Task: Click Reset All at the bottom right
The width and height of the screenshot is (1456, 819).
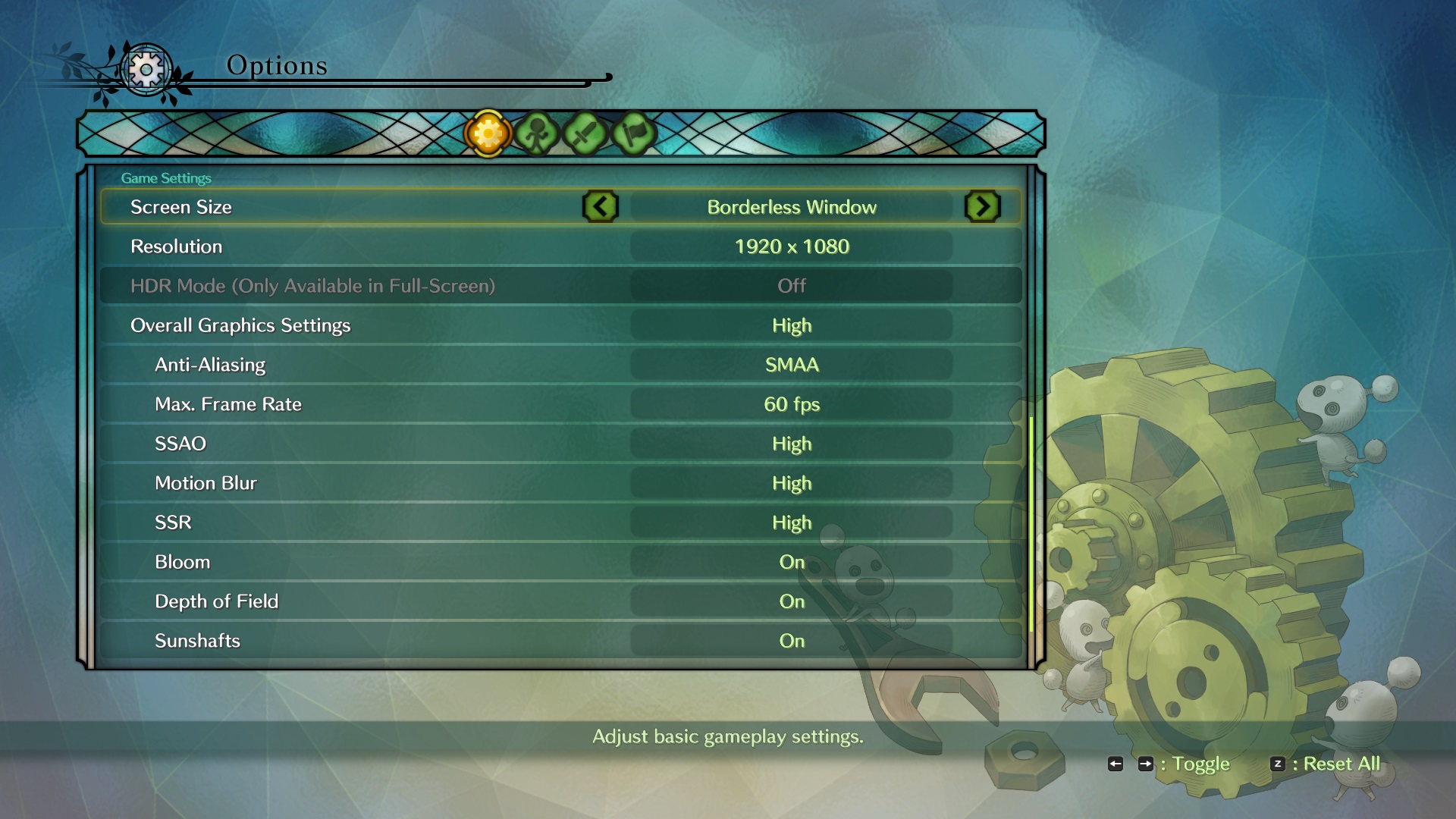Action: click(1341, 764)
